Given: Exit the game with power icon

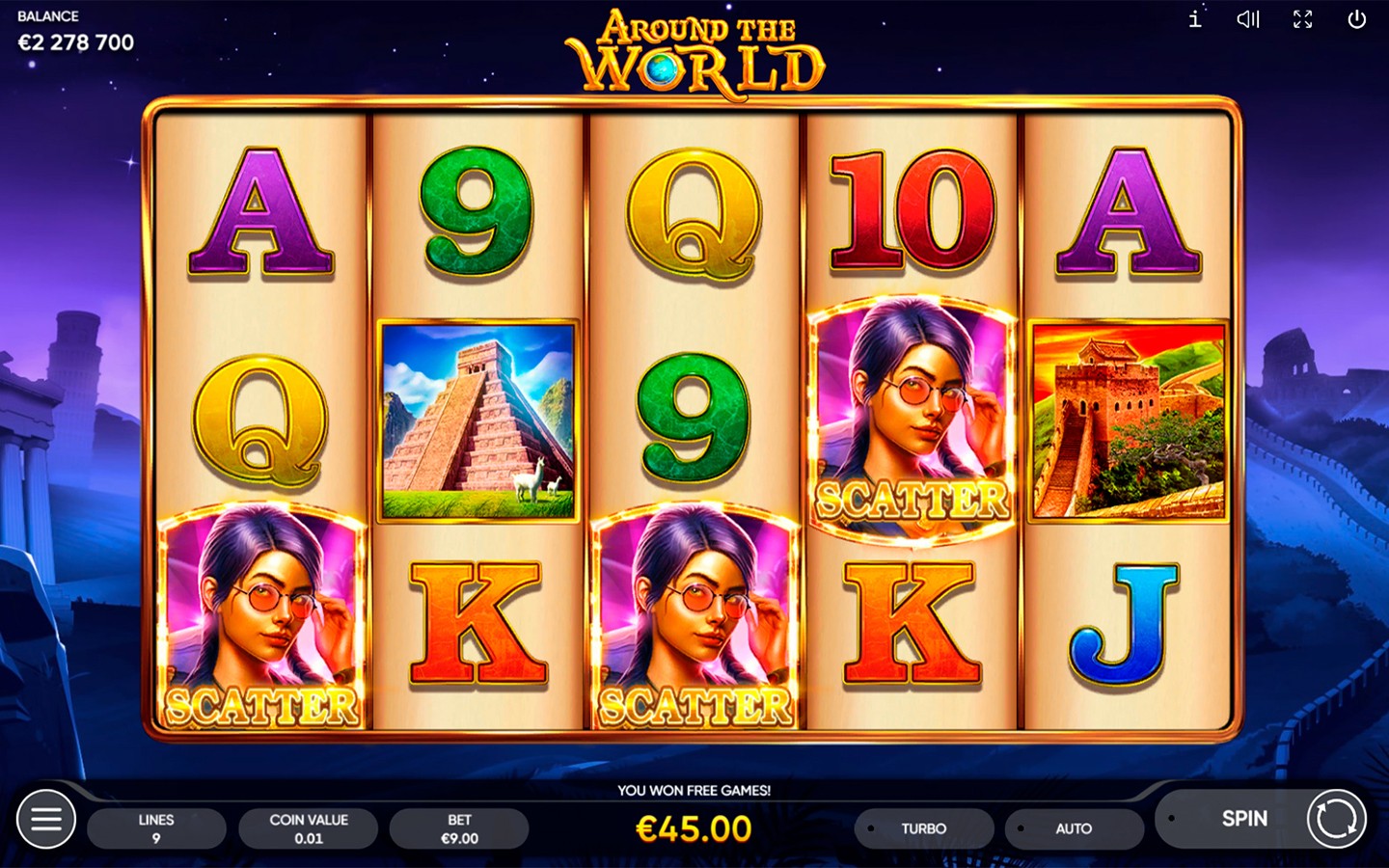Looking at the screenshot, I should tap(1356, 19).
